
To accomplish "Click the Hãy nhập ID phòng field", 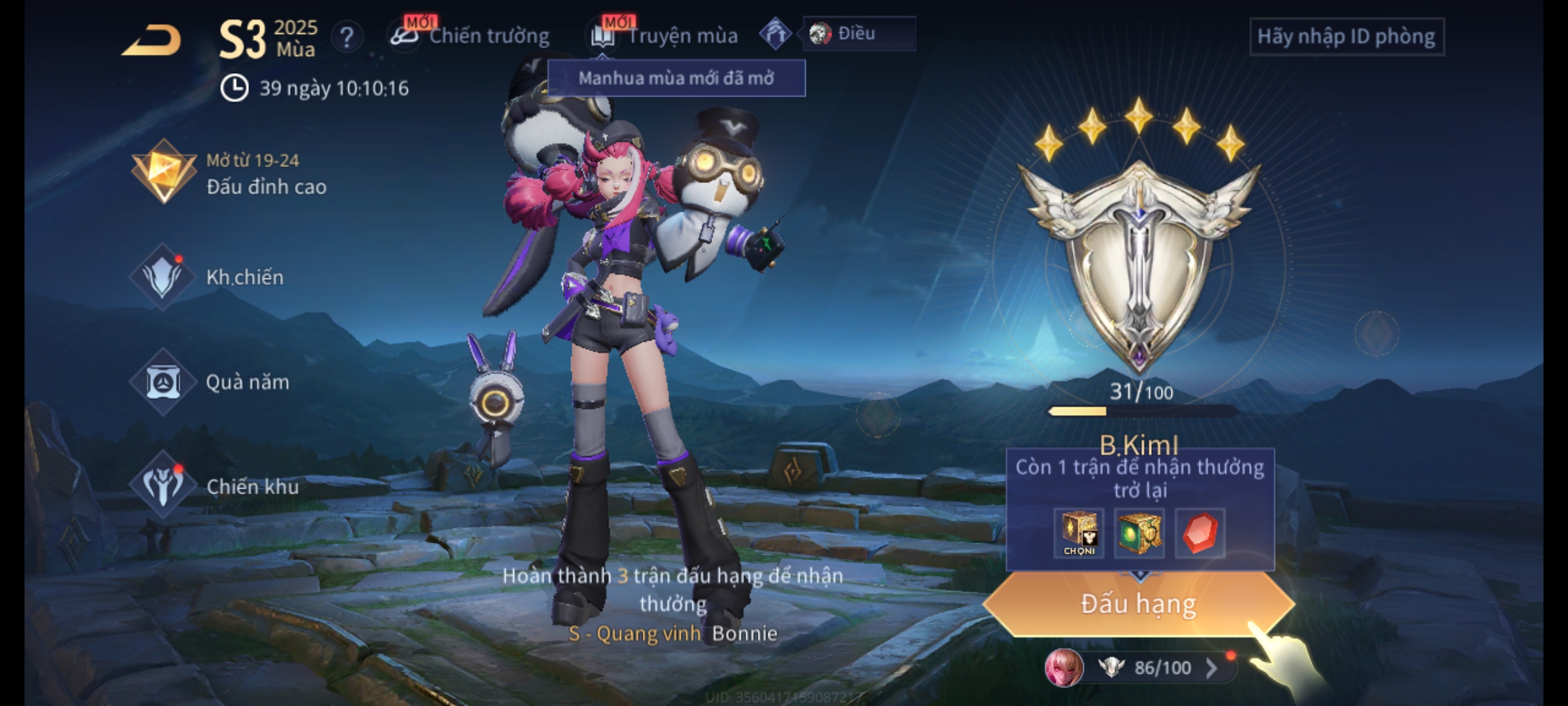I will [1346, 37].
